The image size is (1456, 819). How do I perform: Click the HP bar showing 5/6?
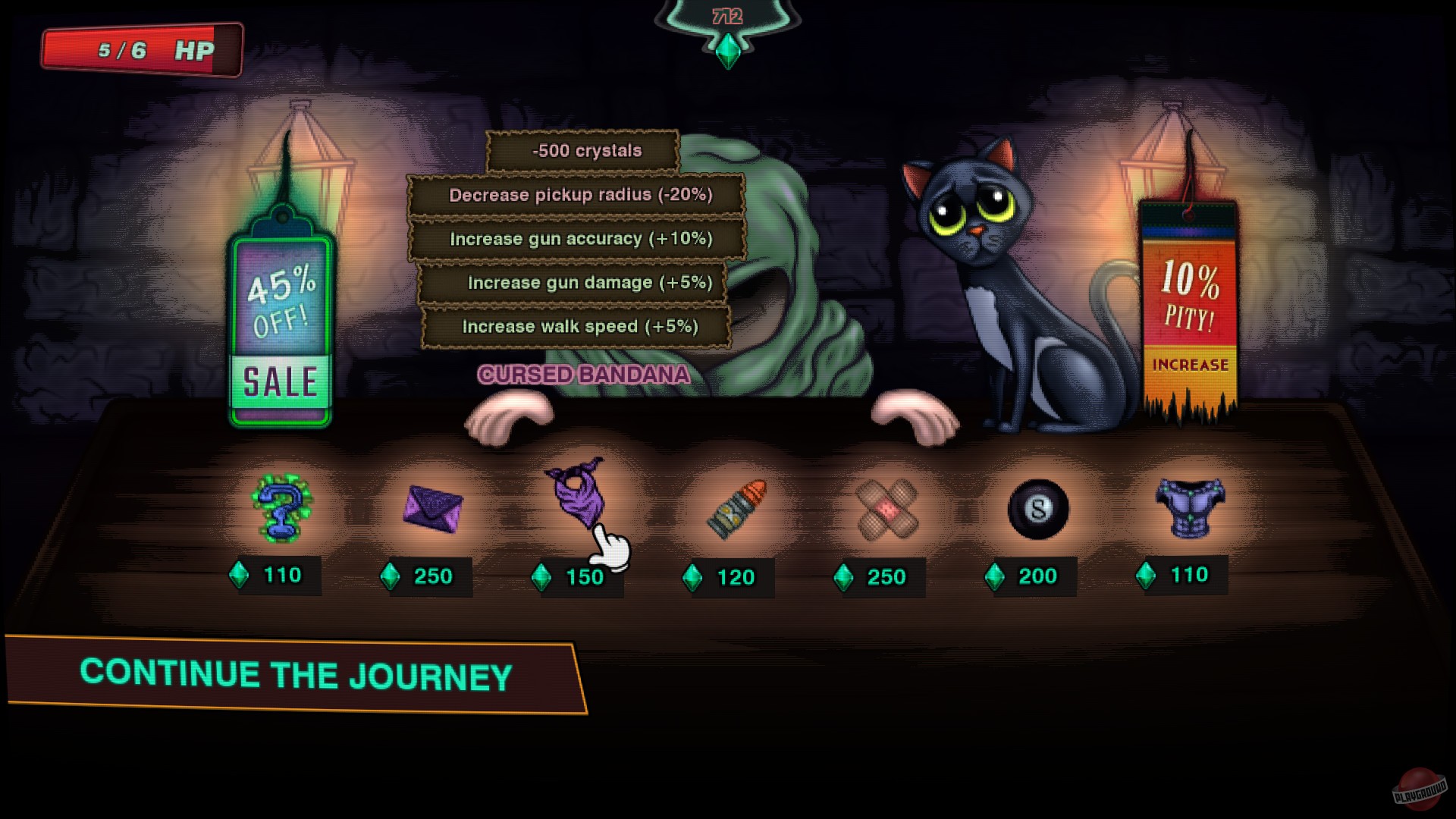pos(140,49)
